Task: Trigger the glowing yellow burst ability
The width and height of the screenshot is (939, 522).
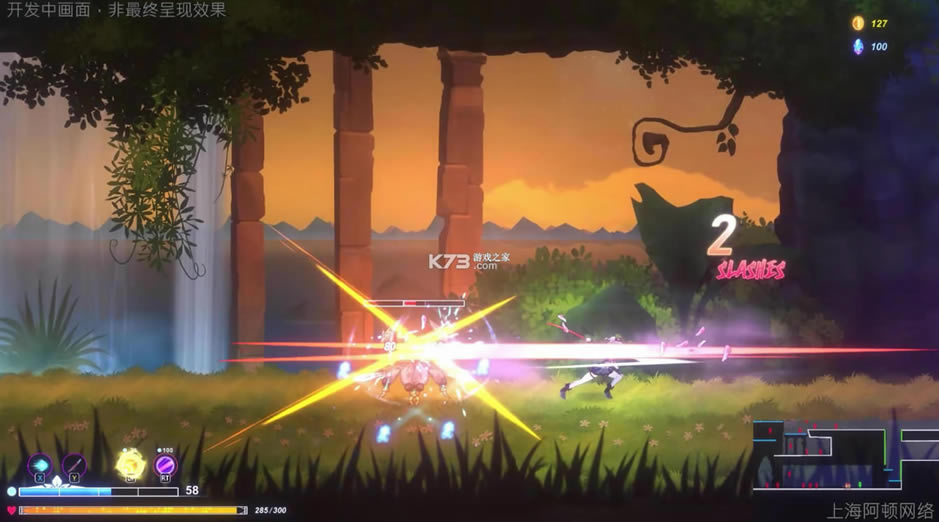Action: pos(127,464)
